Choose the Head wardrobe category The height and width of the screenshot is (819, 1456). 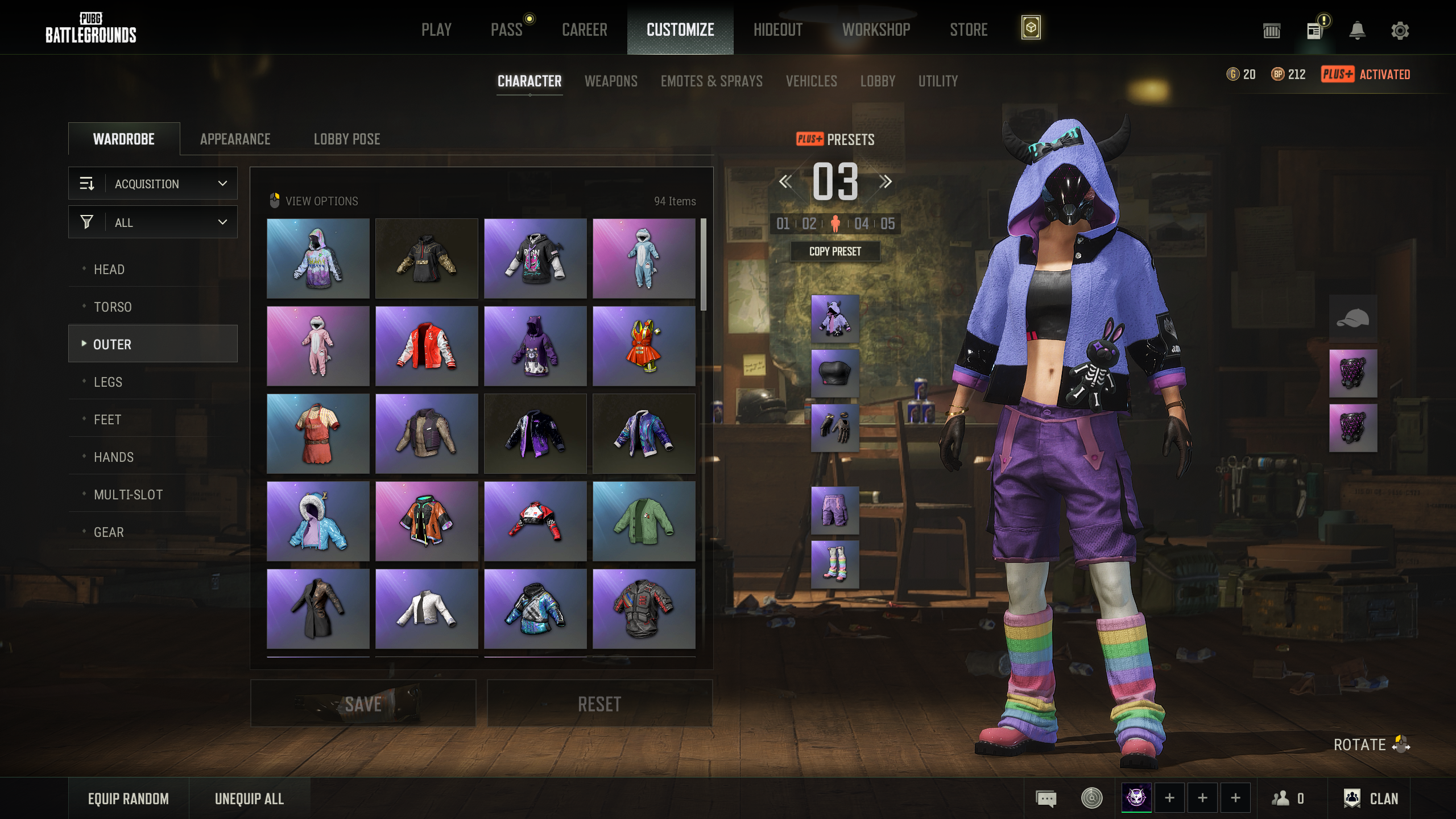pyautogui.click(x=109, y=270)
